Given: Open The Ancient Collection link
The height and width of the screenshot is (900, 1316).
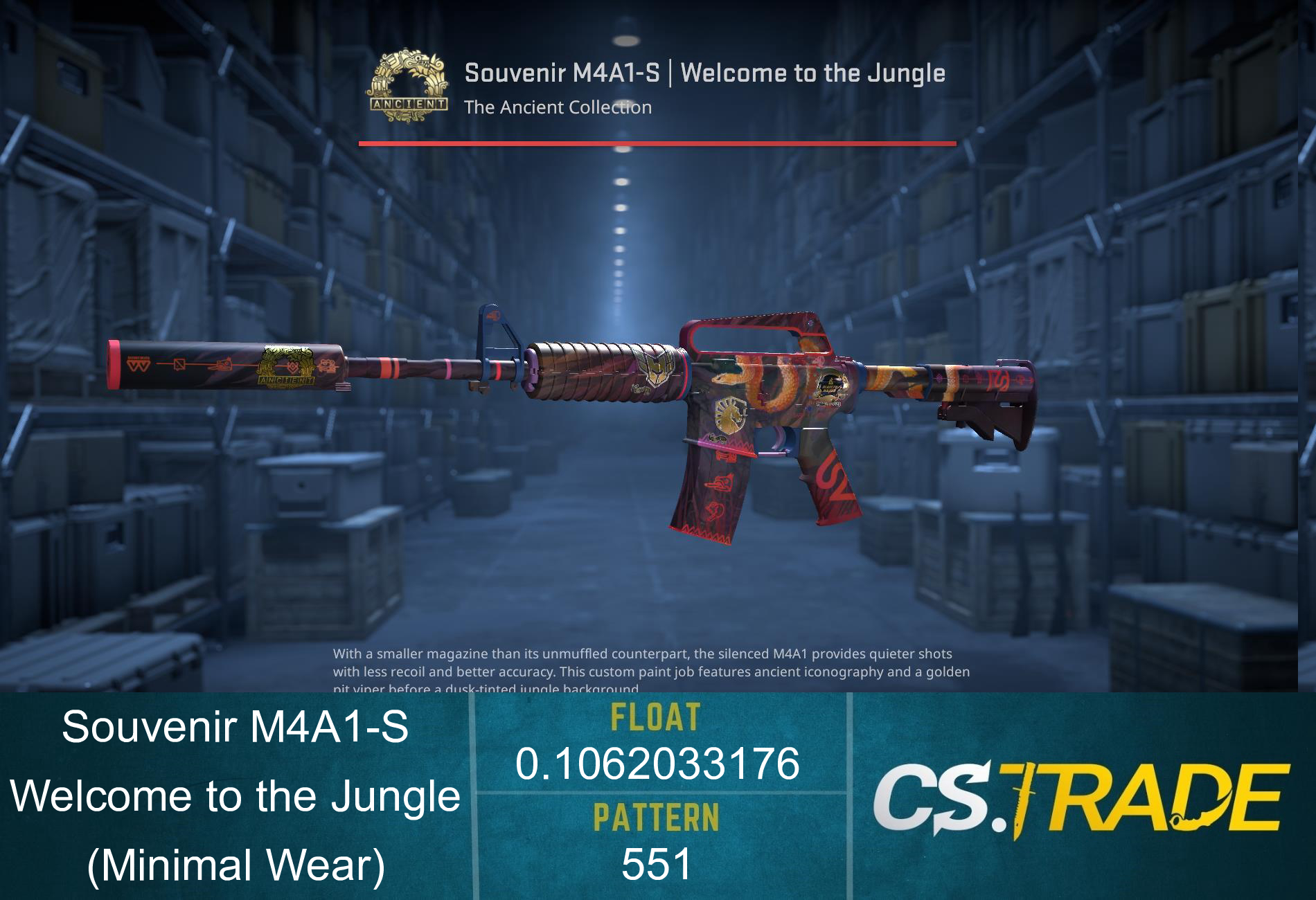Looking at the screenshot, I should [558, 107].
